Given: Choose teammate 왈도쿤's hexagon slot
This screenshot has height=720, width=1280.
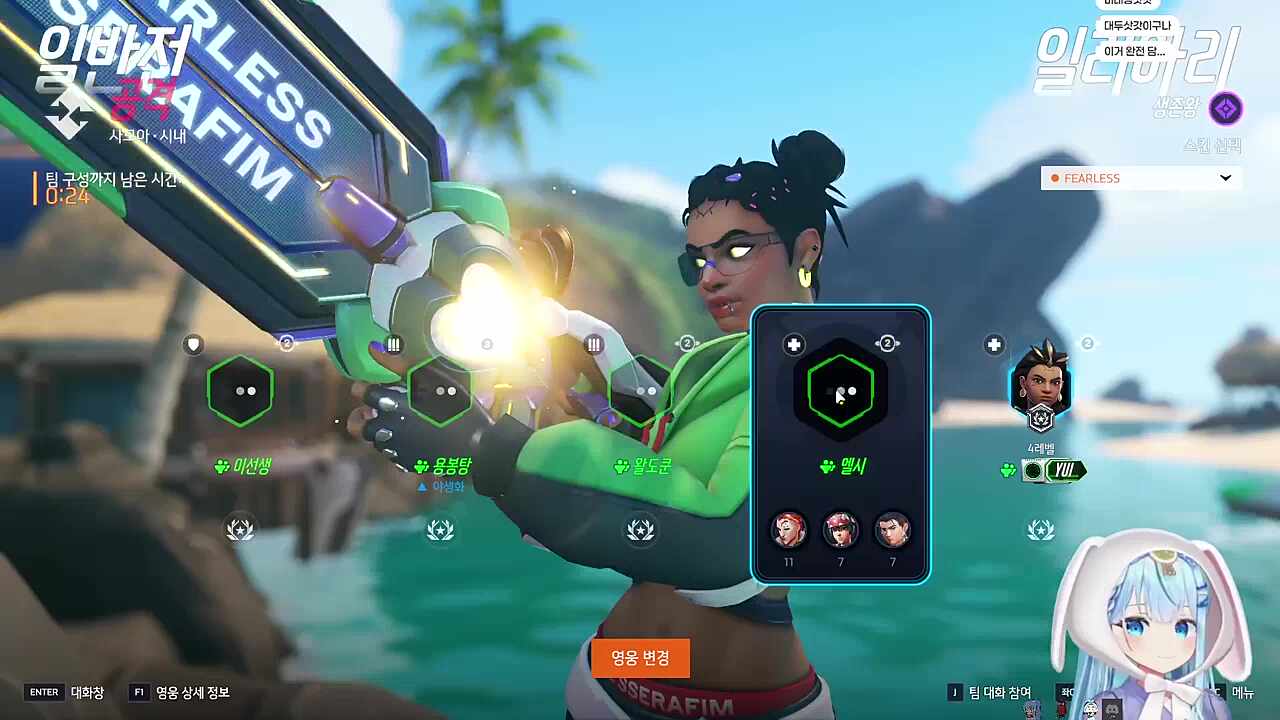Looking at the screenshot, I should [641, 391].
